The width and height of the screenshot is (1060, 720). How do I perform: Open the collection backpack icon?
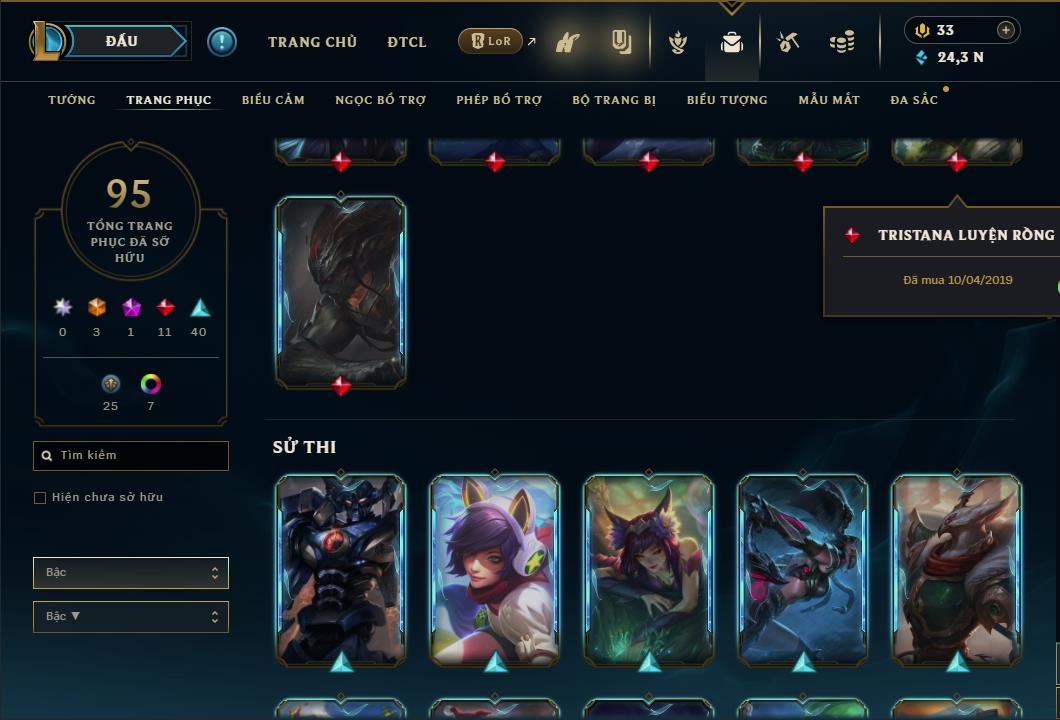[x=732, y=42]
